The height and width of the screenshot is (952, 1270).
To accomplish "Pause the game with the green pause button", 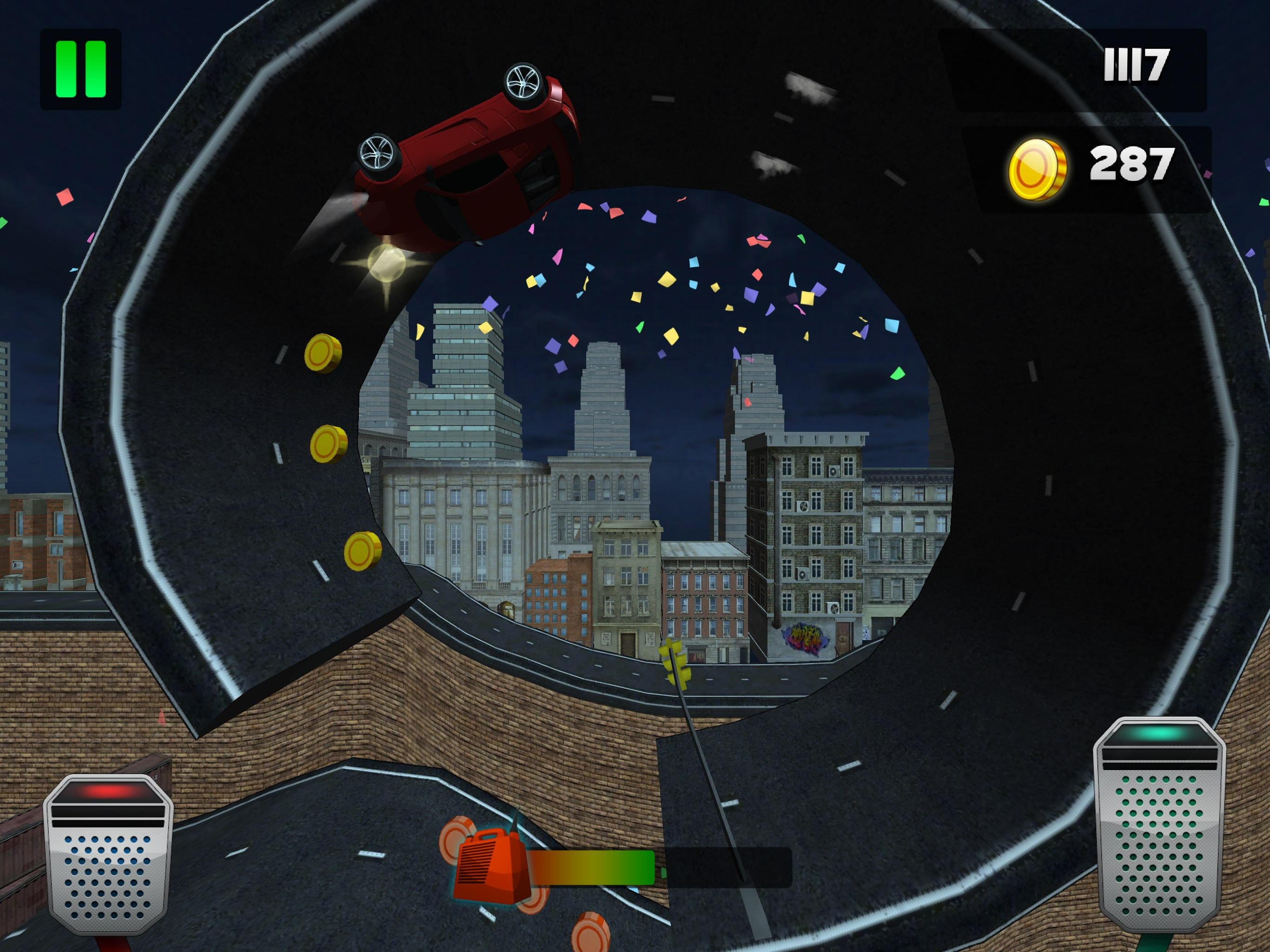I will pos(80,69).
